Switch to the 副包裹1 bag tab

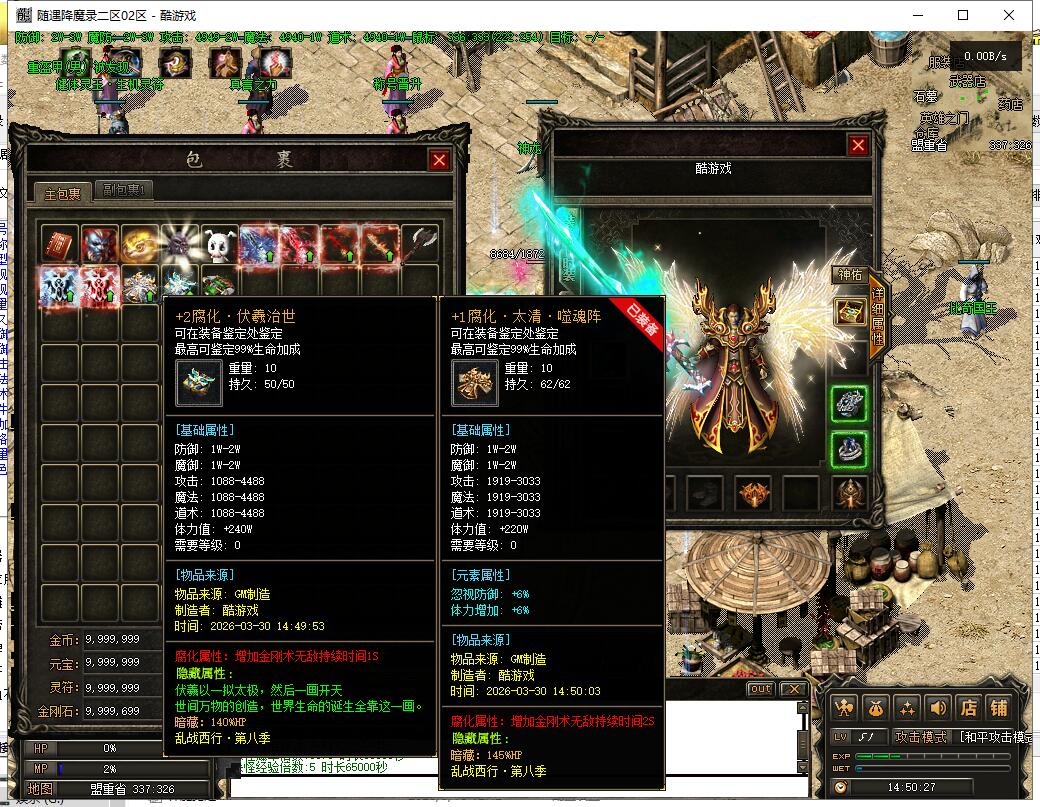(126, 190)
